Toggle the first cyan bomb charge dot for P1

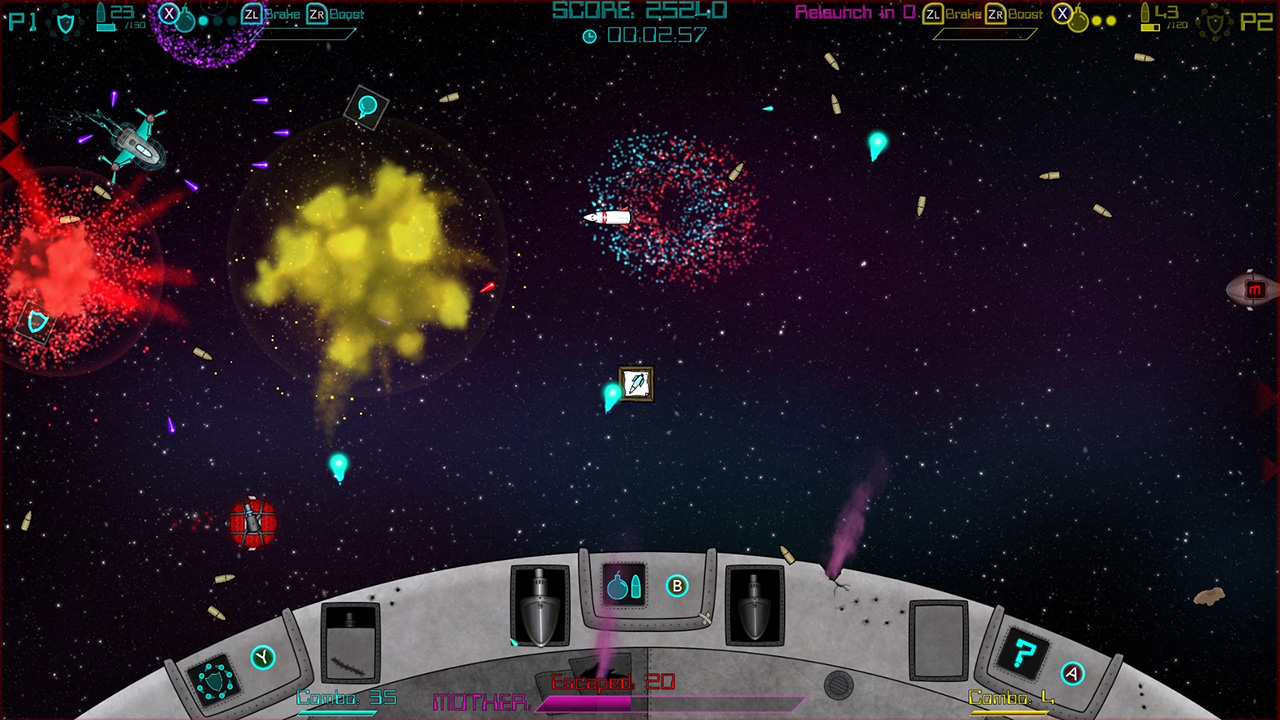203,20
